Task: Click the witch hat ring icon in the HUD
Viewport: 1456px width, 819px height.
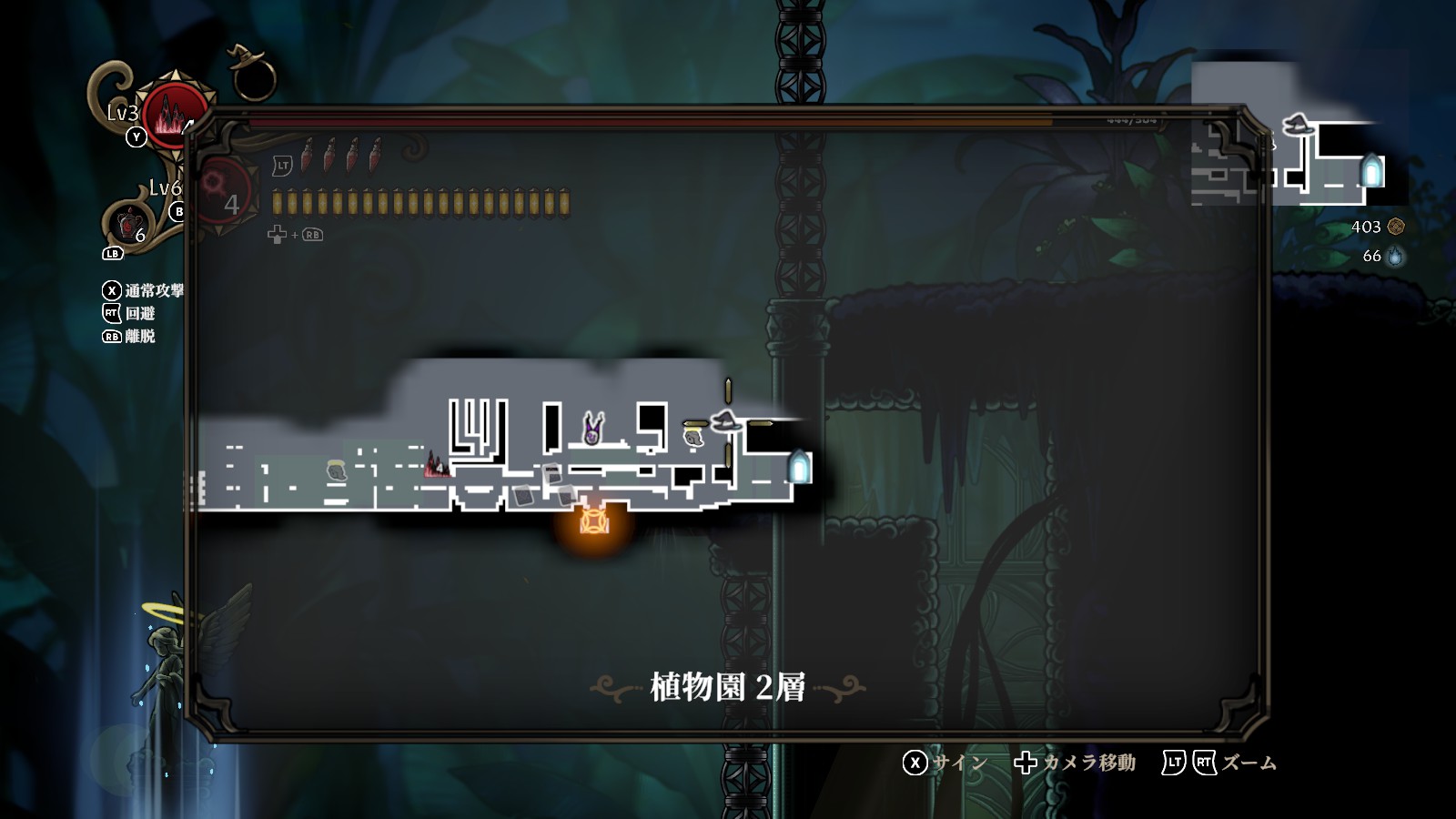Action: 251,75
